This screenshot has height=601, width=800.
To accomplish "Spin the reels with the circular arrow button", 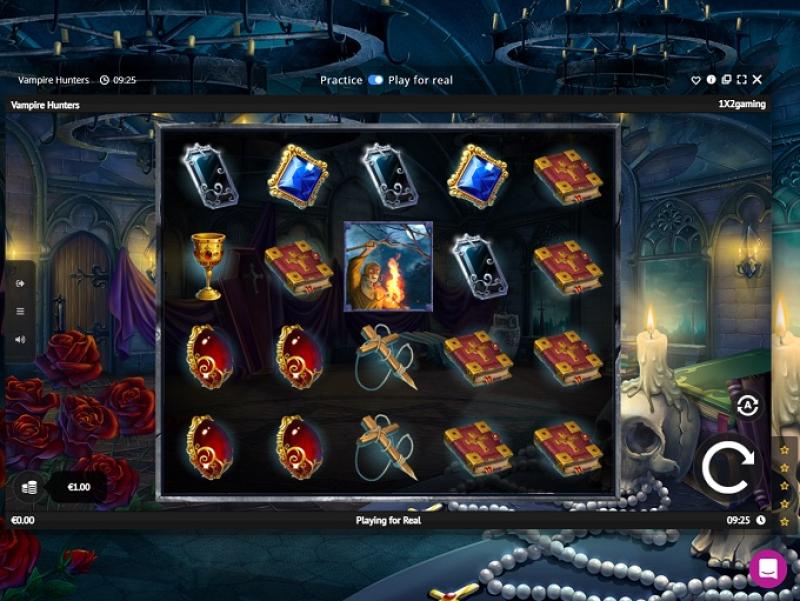I will point(727,466).
